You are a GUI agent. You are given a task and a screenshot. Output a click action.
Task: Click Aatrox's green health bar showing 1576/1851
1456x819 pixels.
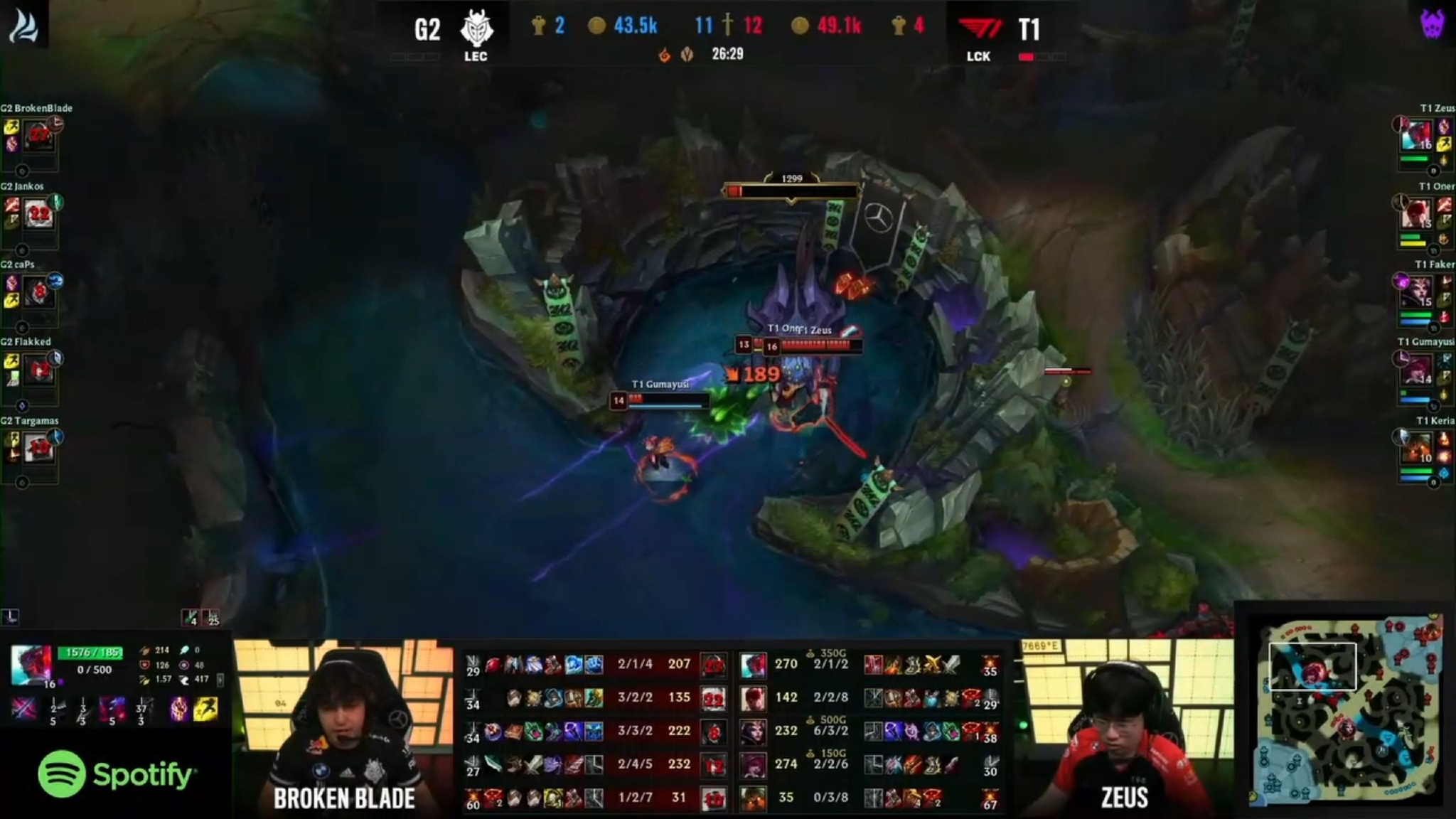point(91,652)
